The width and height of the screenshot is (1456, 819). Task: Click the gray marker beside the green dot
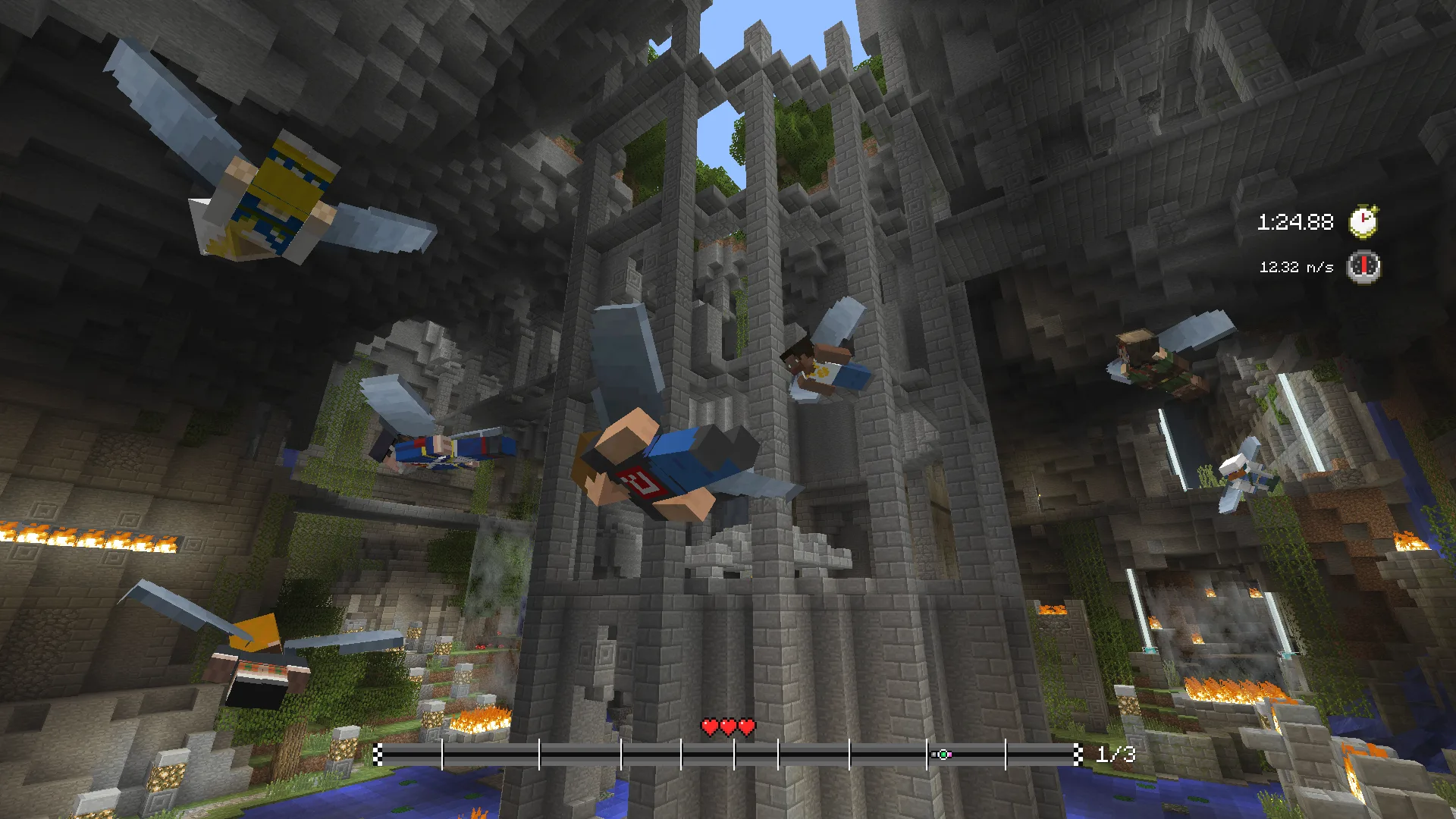click(934, 755)
